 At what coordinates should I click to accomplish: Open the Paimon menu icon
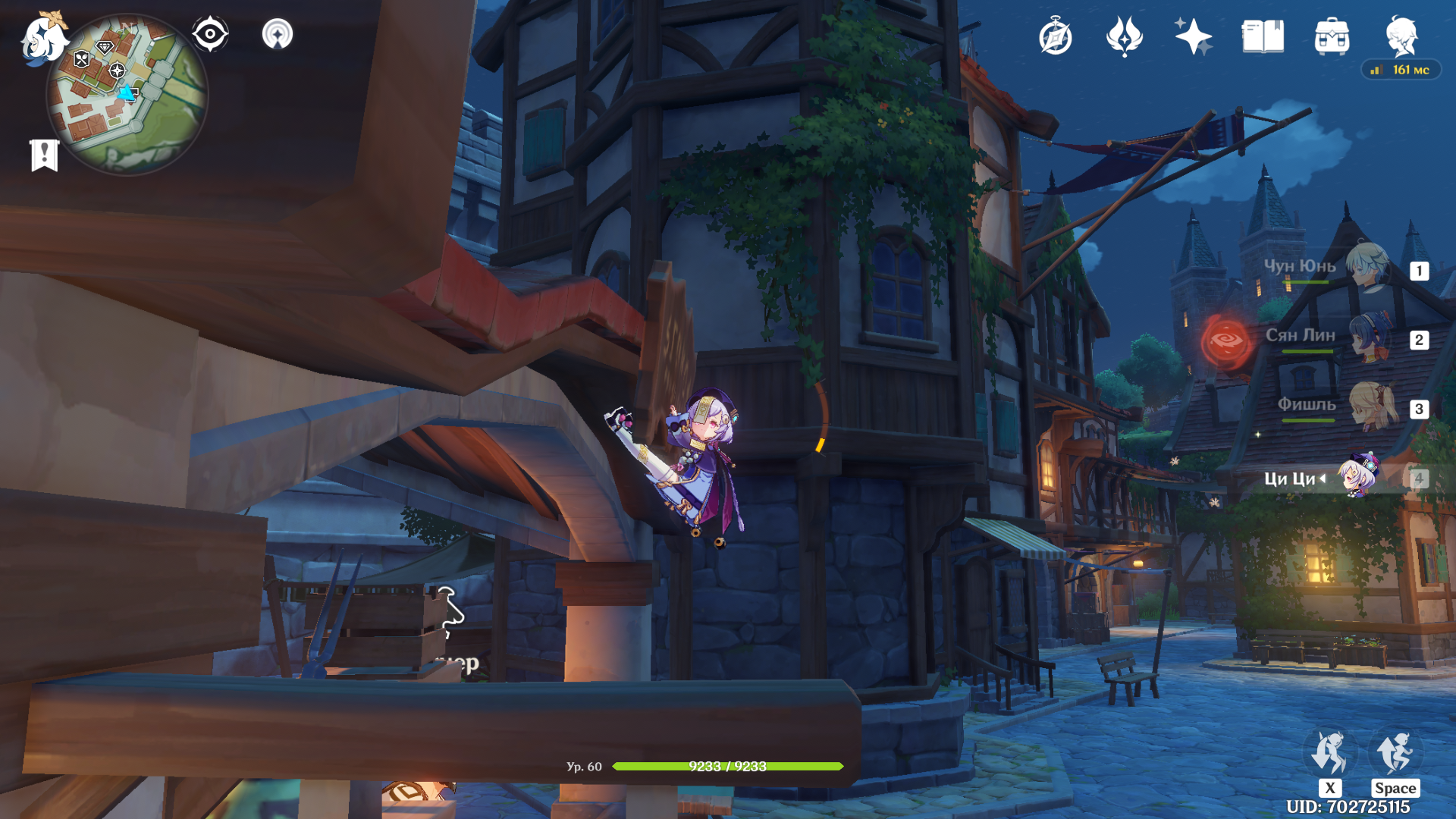coord(43,38)
